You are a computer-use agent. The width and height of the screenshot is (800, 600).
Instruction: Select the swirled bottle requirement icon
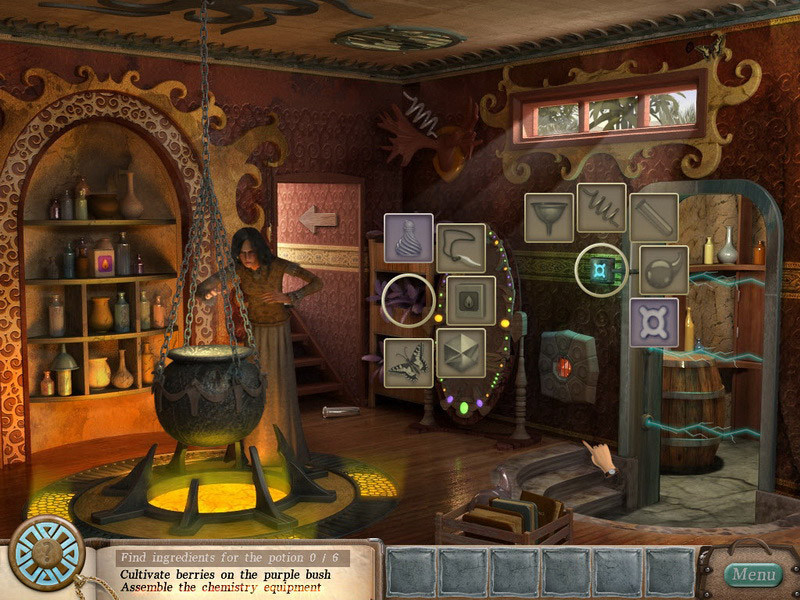(x=408, y=238)
